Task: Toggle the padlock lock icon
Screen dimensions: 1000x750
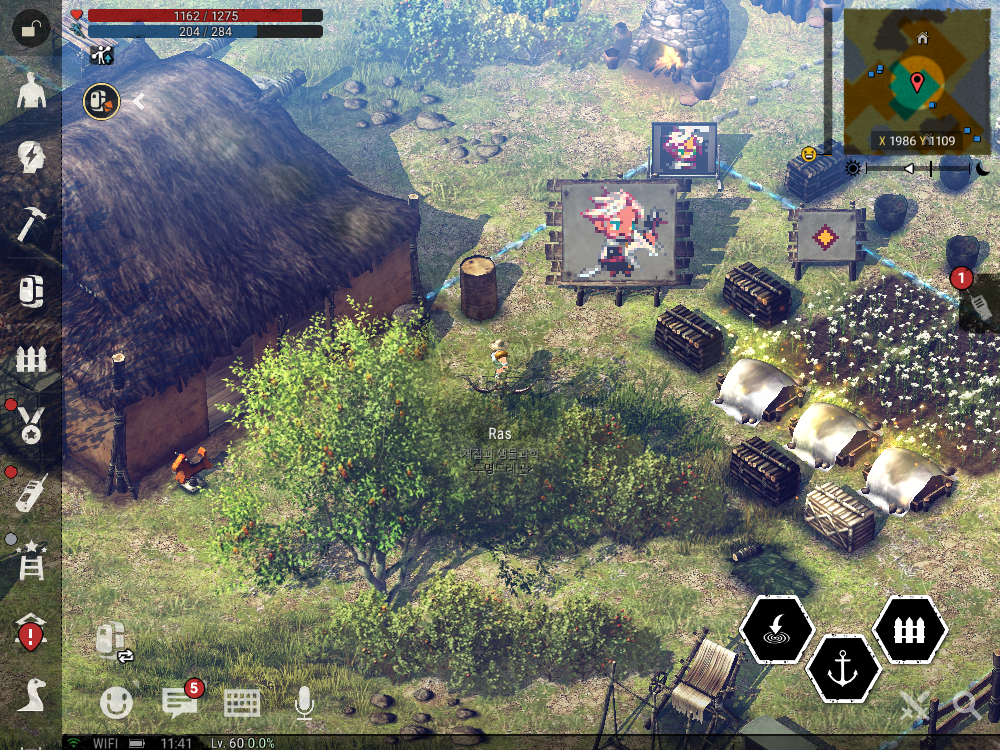Action: (30, 28)
